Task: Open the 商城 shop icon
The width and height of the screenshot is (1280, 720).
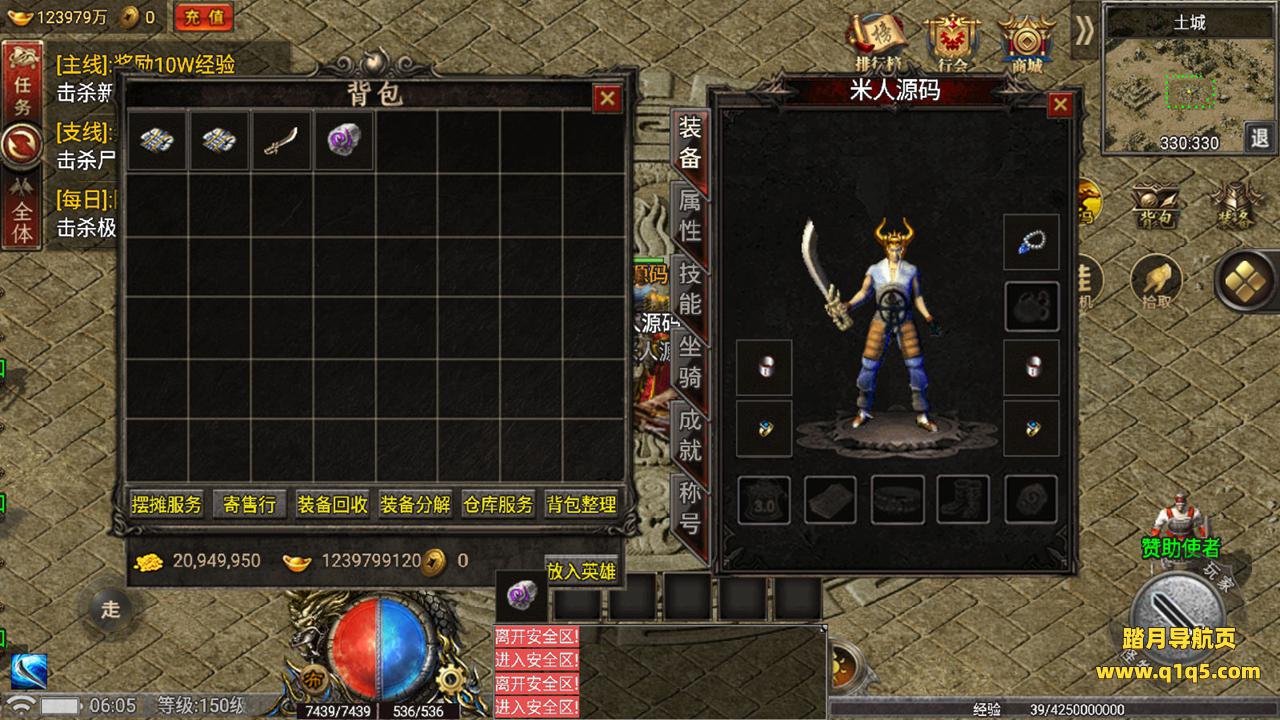Action: (1026, 42)
